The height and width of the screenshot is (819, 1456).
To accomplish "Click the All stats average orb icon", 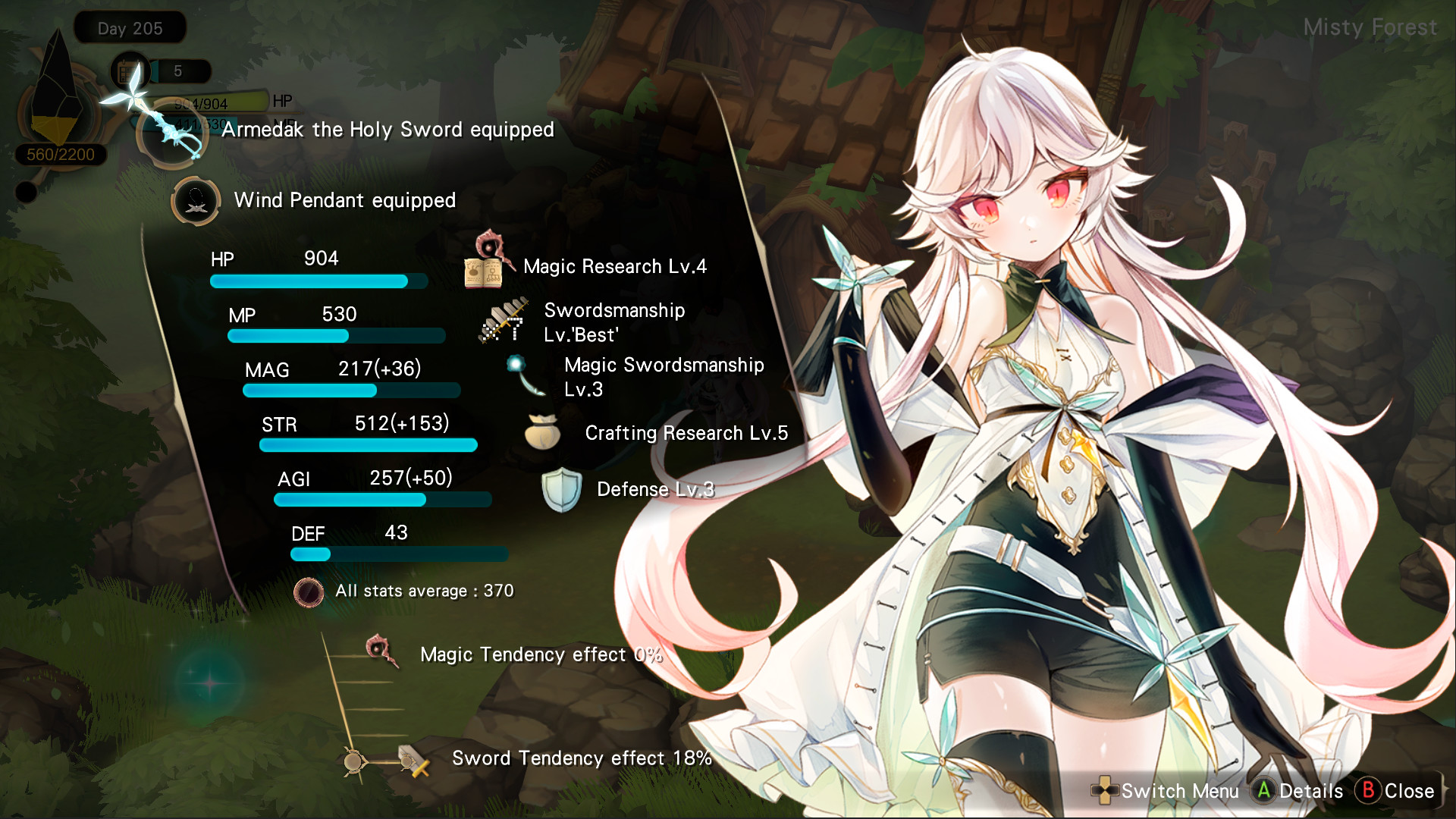I will click(x=309, y=593).
